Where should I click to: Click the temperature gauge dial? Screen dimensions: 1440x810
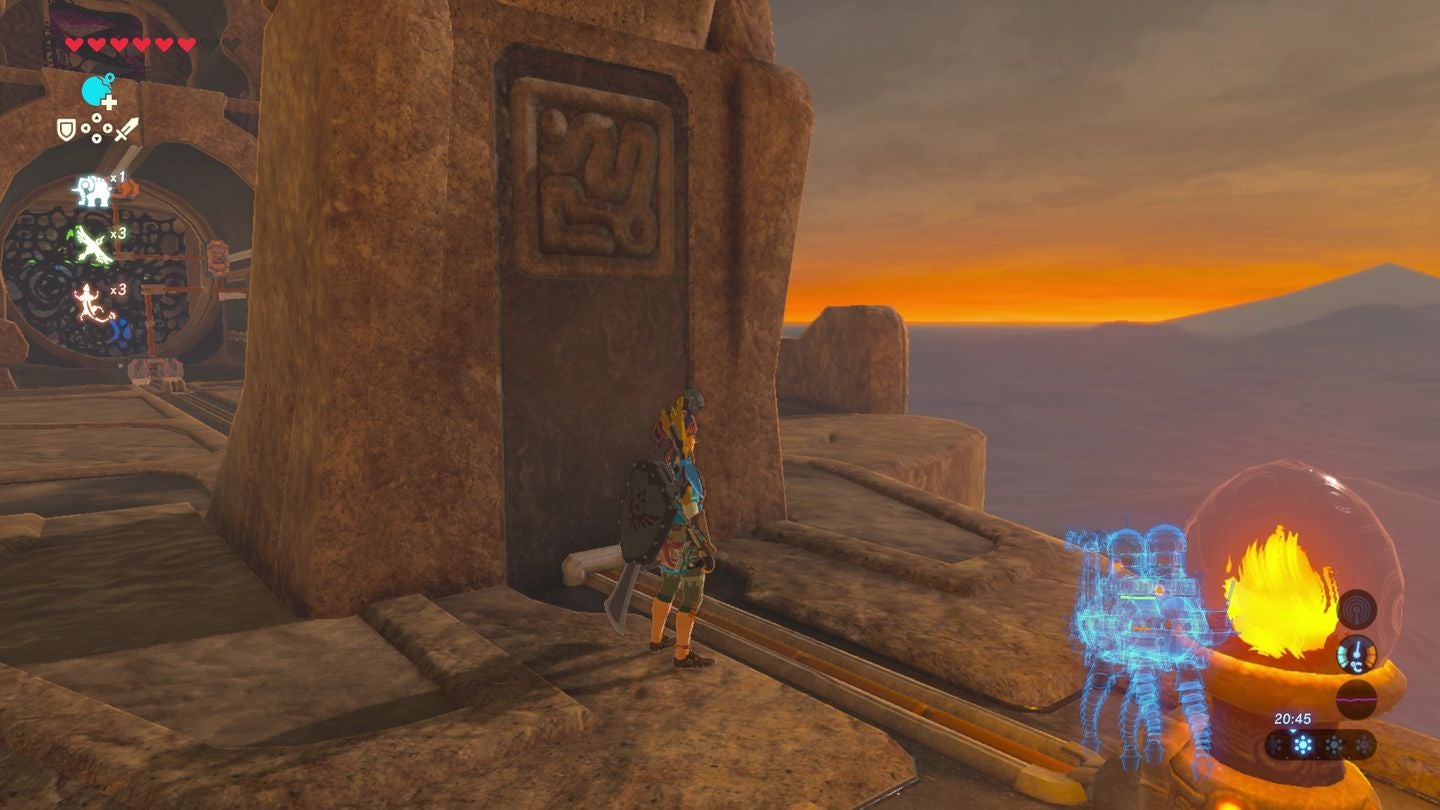coord(1357,654)
